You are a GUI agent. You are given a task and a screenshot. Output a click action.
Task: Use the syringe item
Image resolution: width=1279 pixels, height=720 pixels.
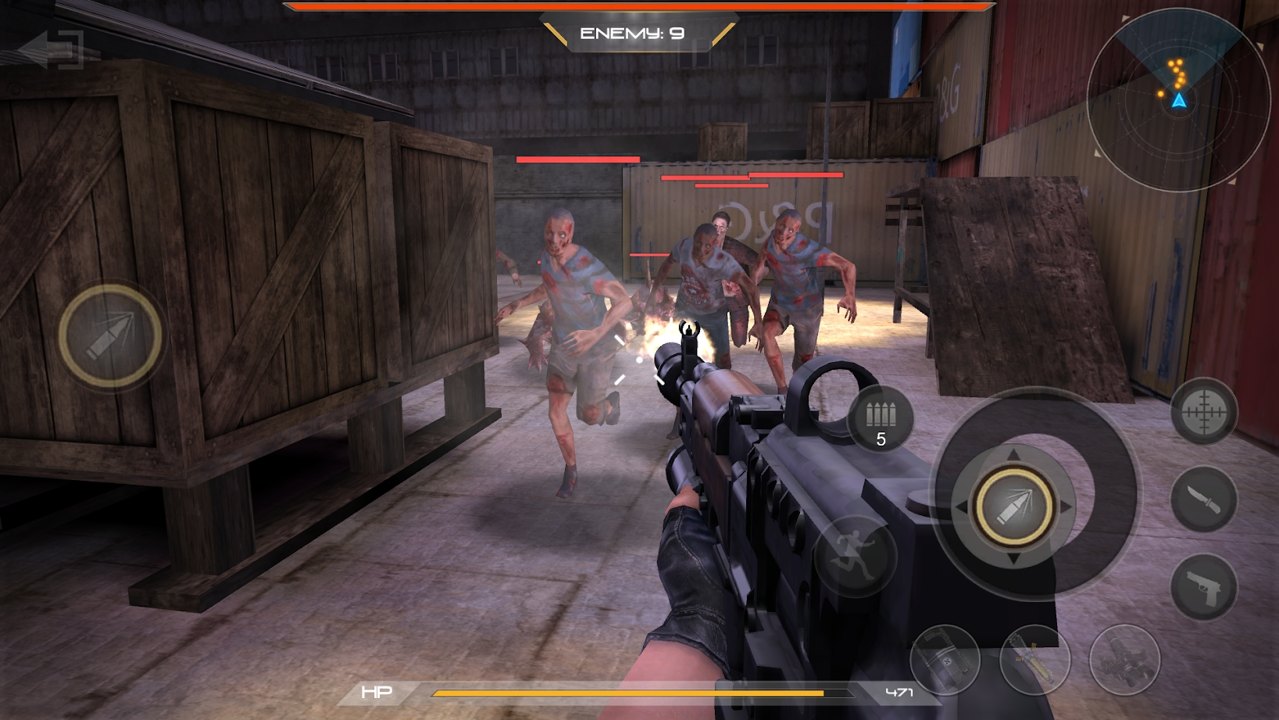1035,660
